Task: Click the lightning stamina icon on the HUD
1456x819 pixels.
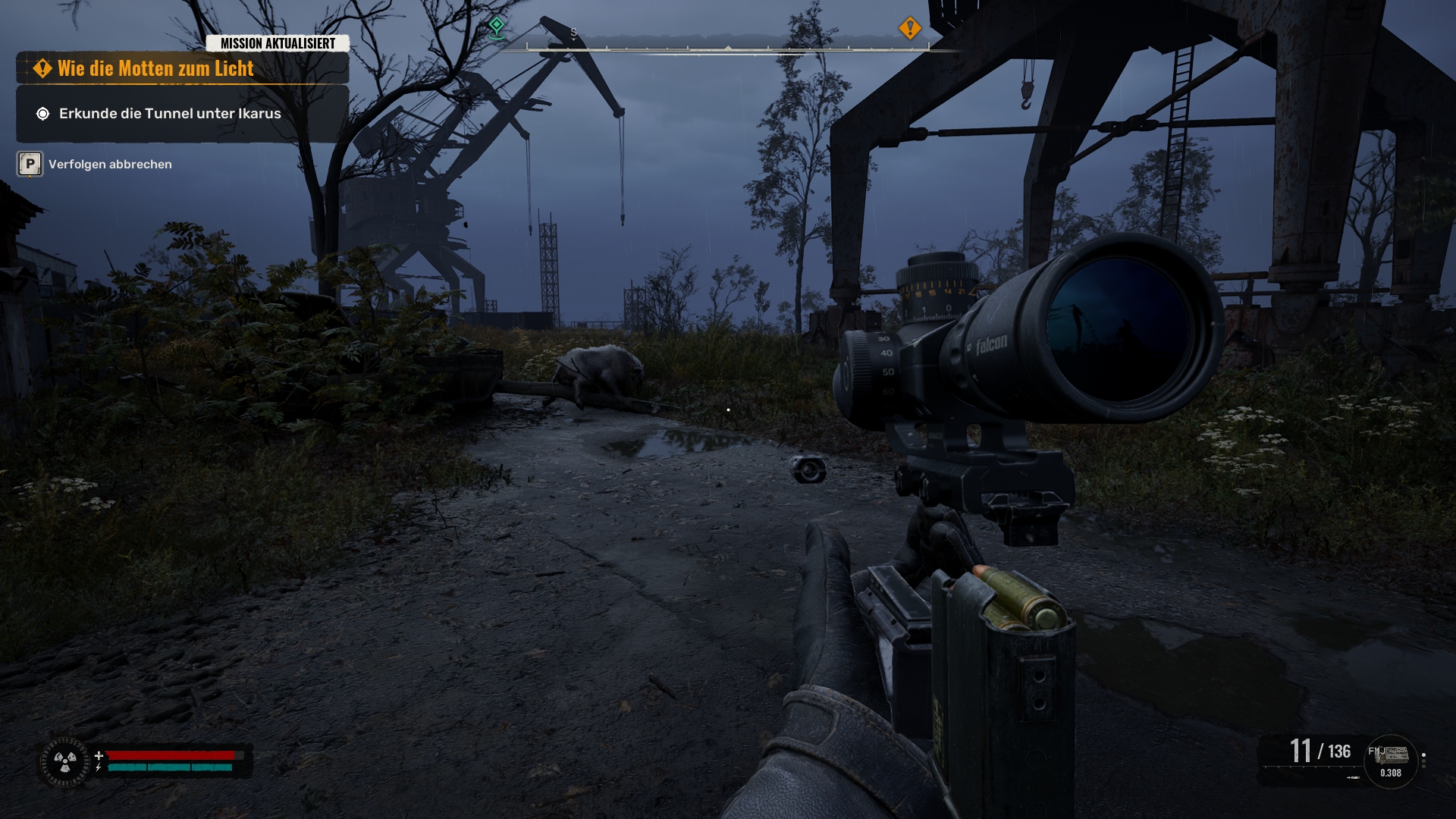Action: pos(98,767)
